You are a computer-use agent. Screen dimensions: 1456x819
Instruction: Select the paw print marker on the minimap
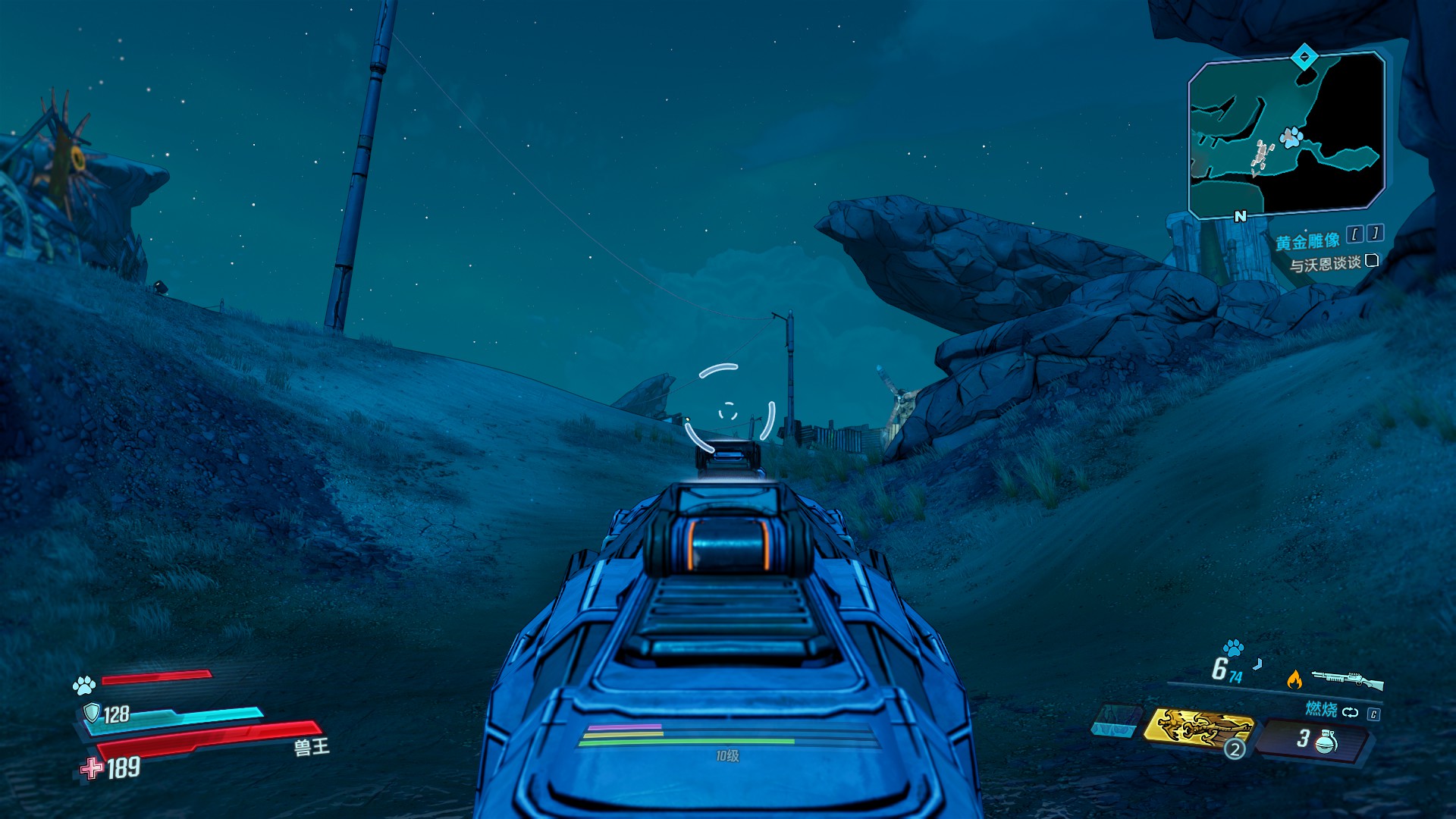(1291, 138)
